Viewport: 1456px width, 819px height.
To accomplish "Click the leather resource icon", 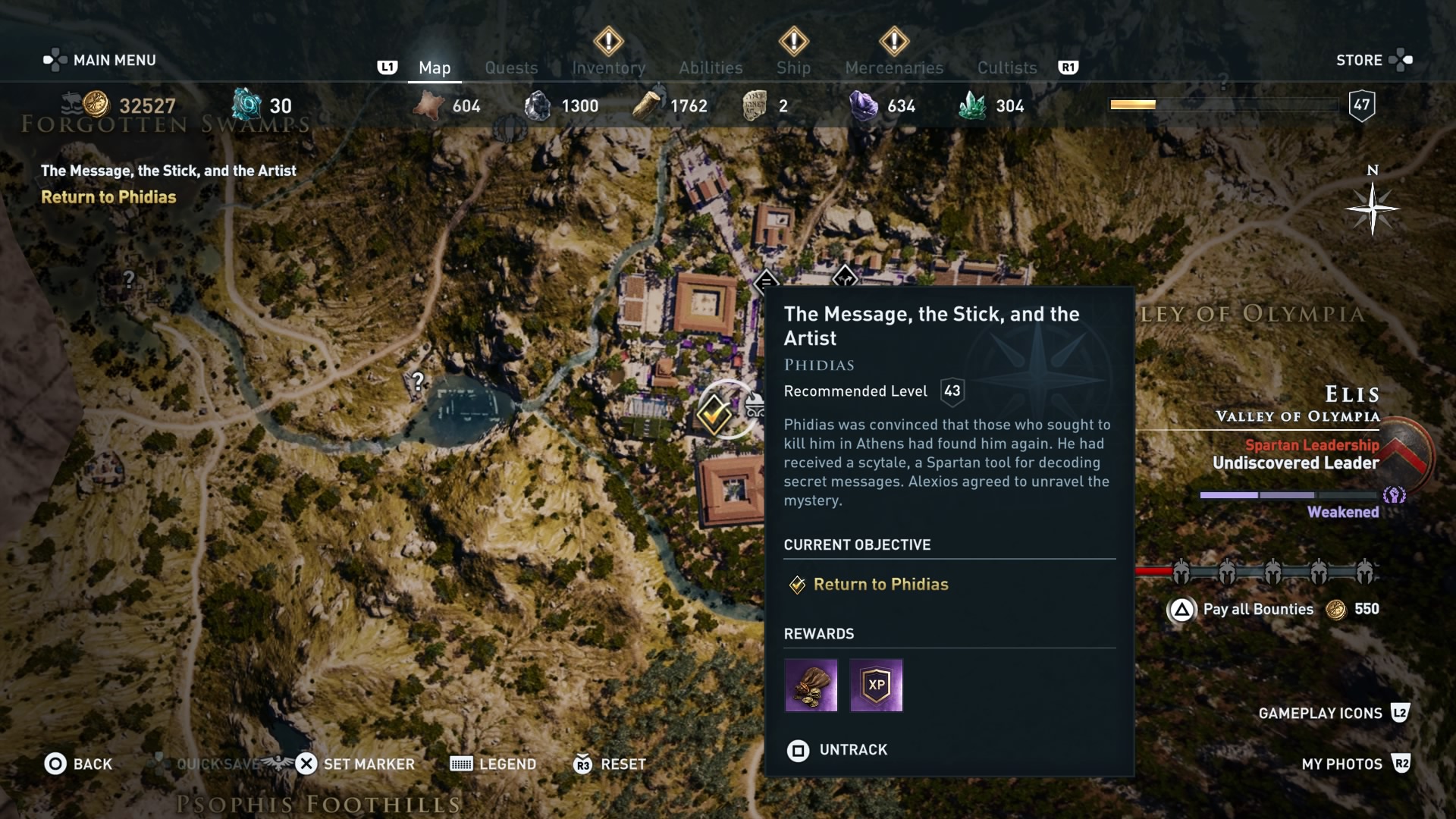I will [429, 106].
